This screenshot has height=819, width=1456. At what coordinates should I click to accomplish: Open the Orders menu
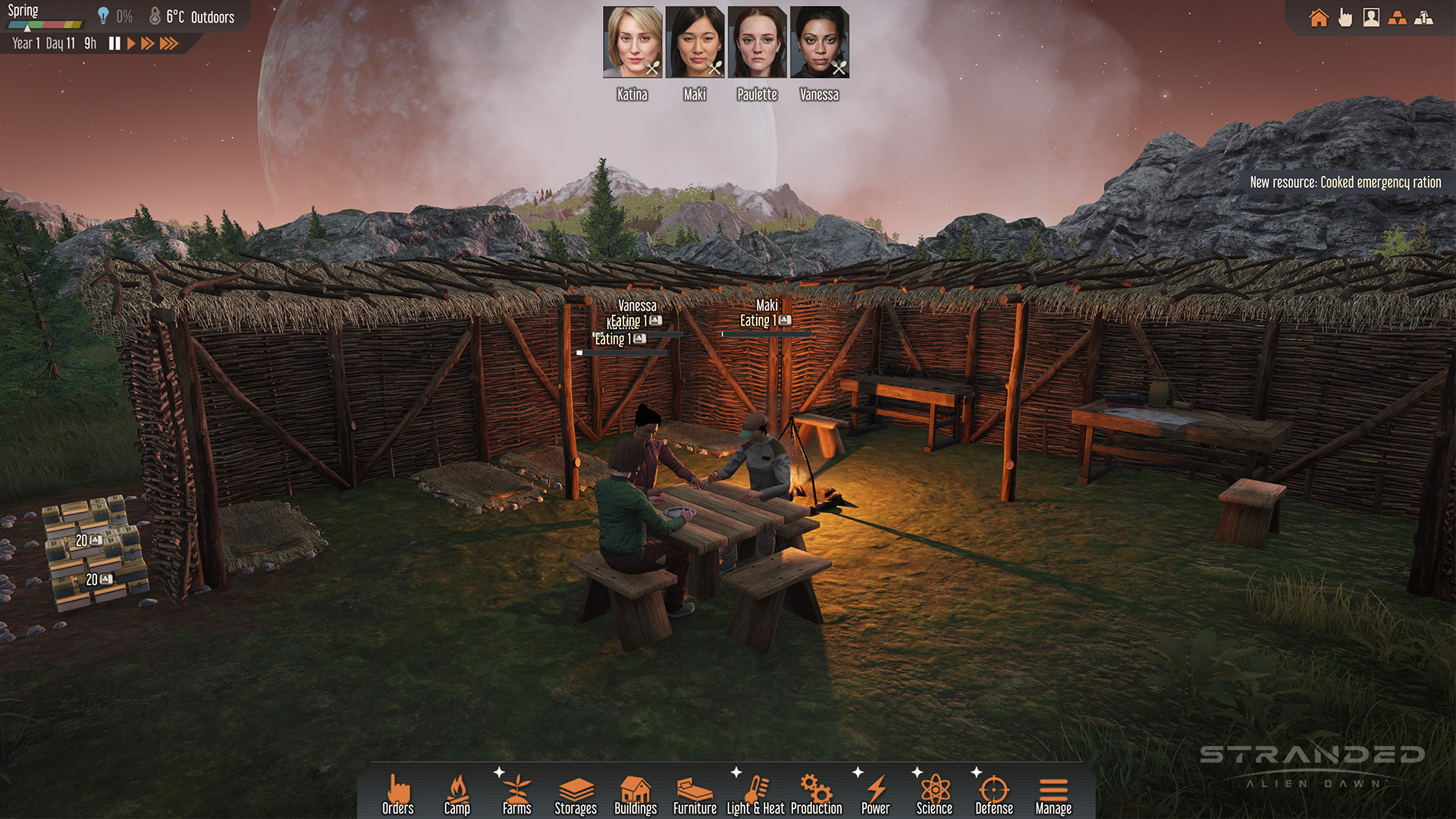(398, 794)
